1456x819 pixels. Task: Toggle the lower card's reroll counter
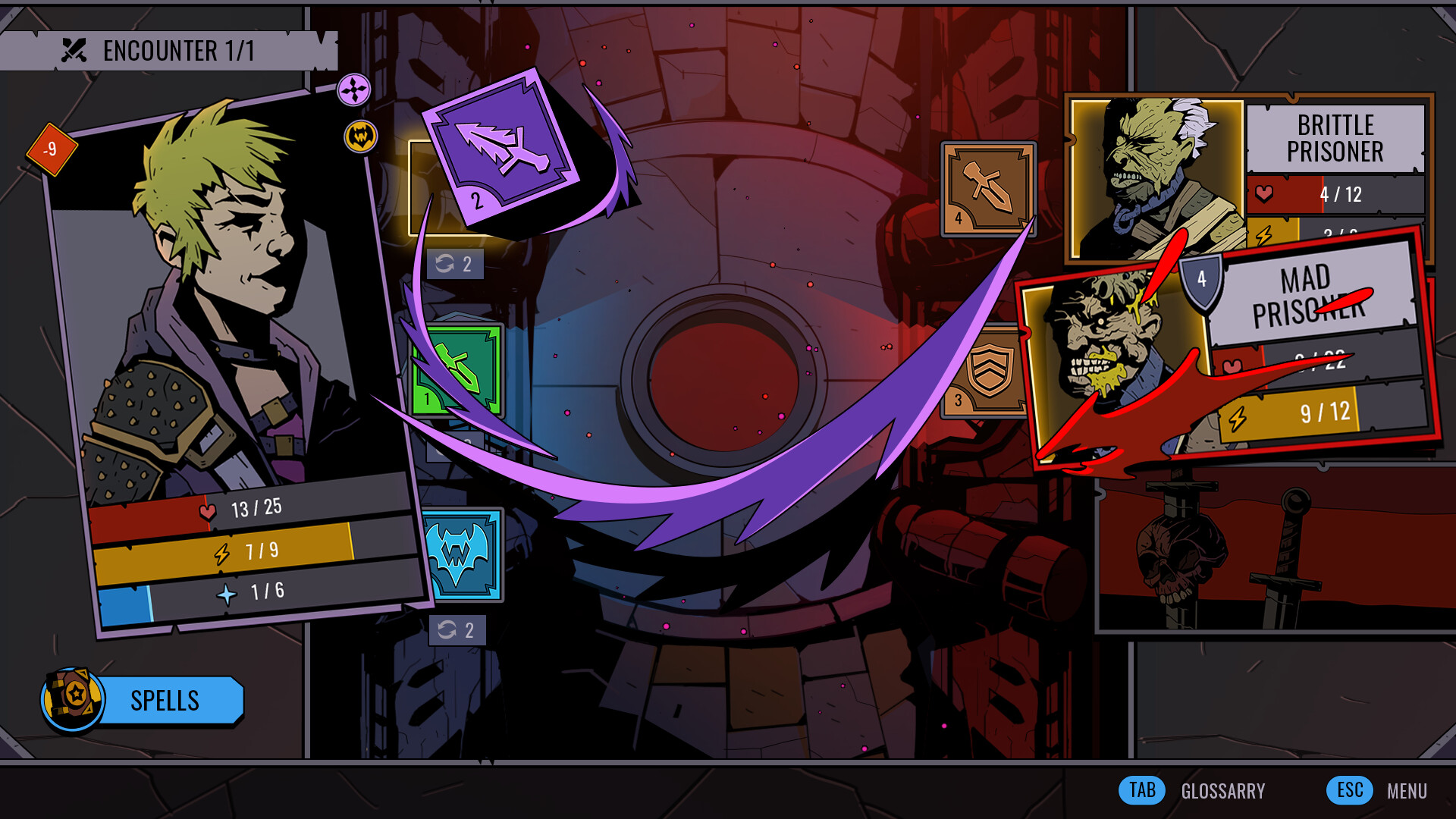tap(459, 629)
